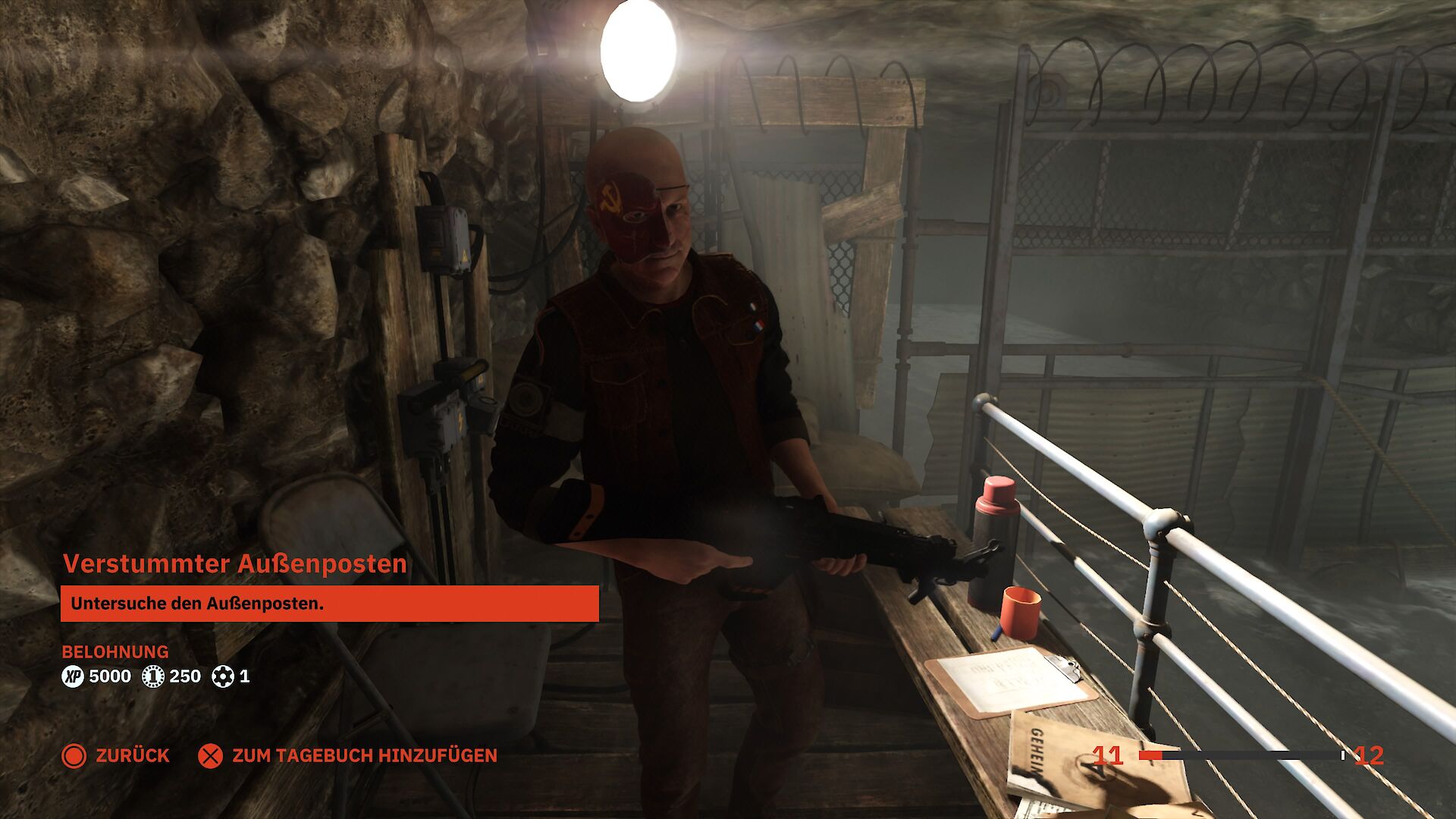The height and width of the screenshot is (819, 1456).
Task: Choose Zum Tagebuch hinzufügen
Action: 348,755
